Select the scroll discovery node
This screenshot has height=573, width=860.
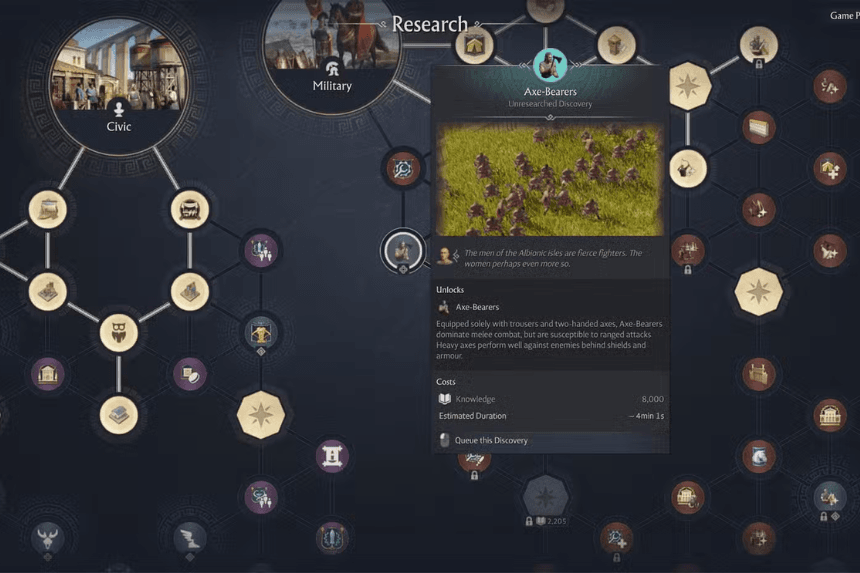click(x=332, y=457)
